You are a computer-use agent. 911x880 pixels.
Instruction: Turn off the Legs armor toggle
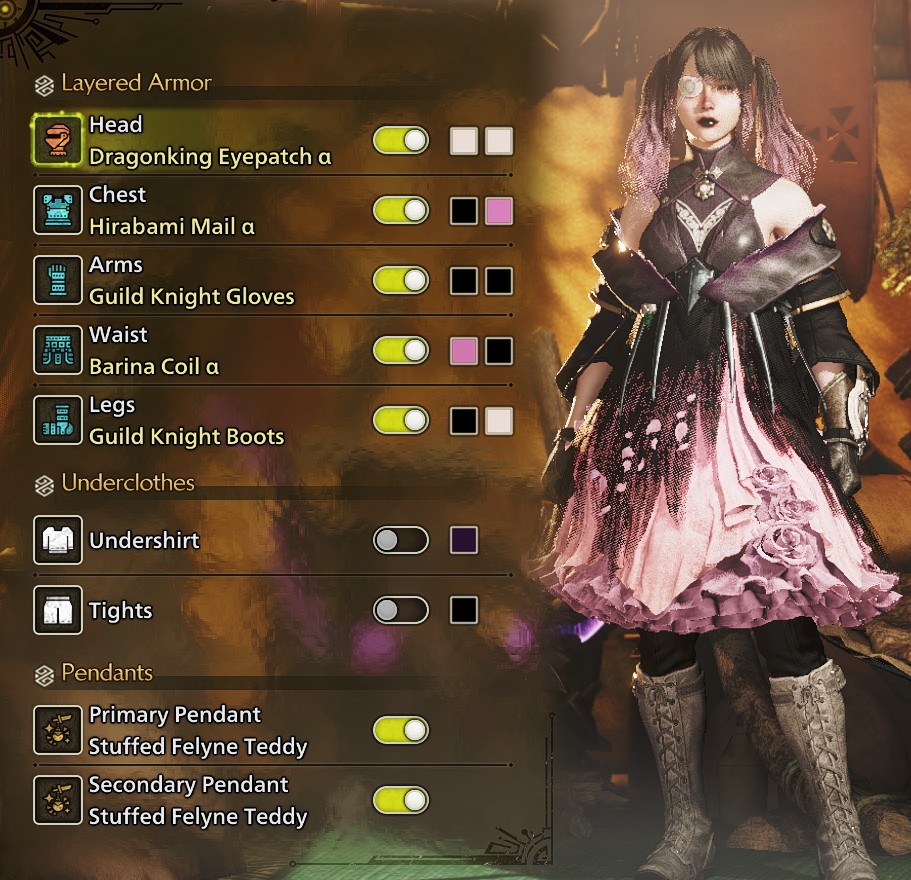pos(400,421)
